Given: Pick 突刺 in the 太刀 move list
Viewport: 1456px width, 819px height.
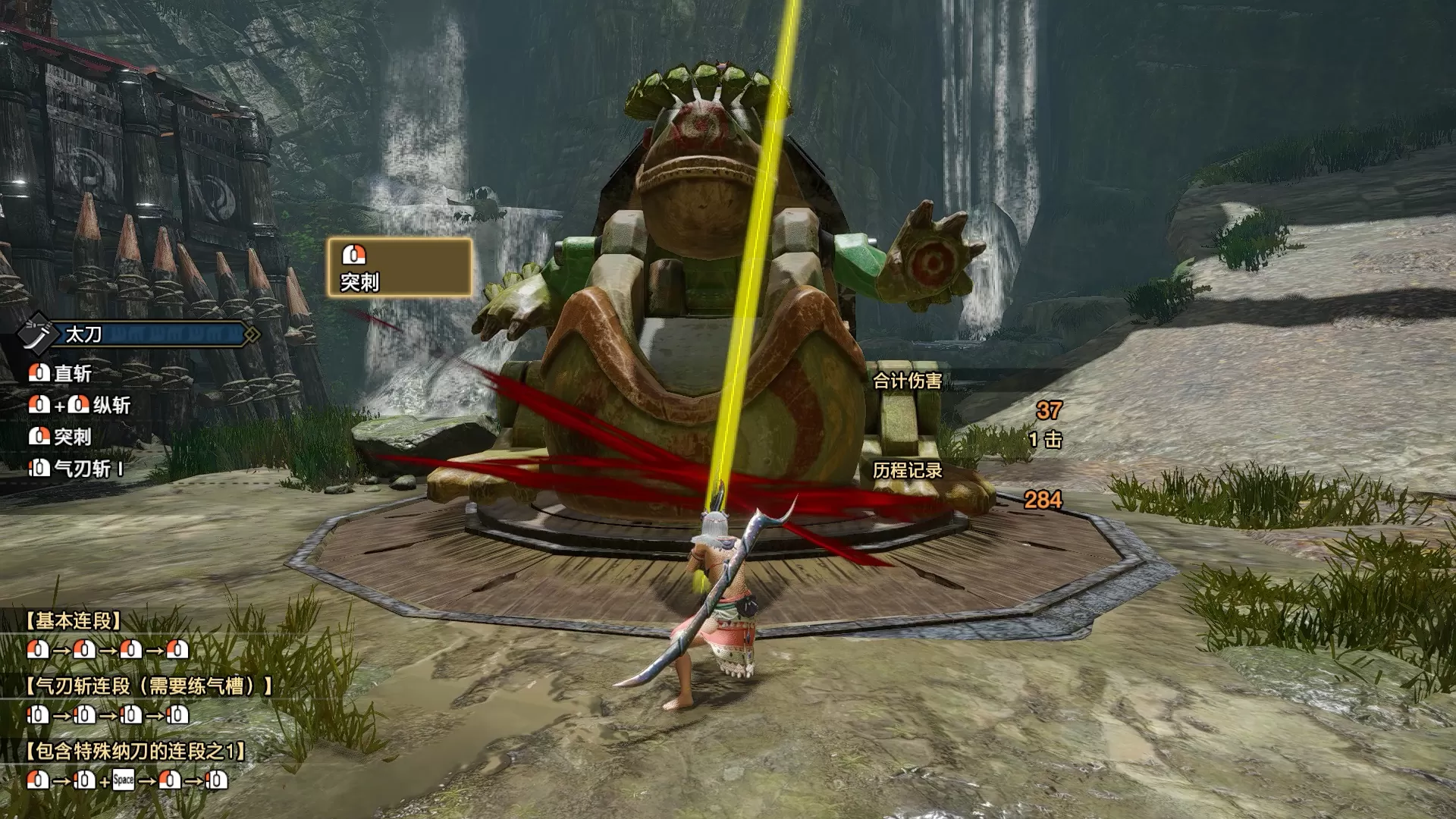Looking at the screenshot, I should click(61, 437).
